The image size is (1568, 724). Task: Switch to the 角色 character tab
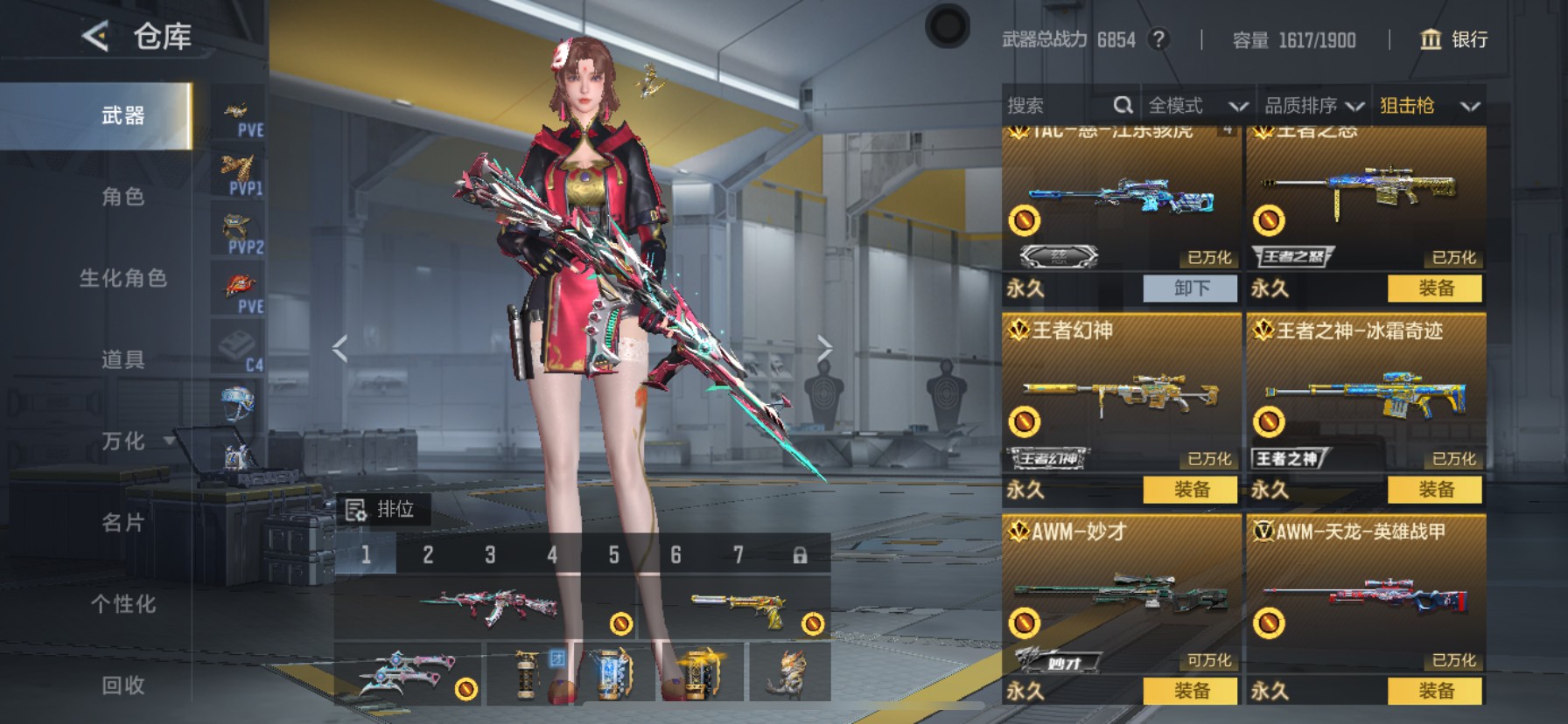click(x=123, y=197)
